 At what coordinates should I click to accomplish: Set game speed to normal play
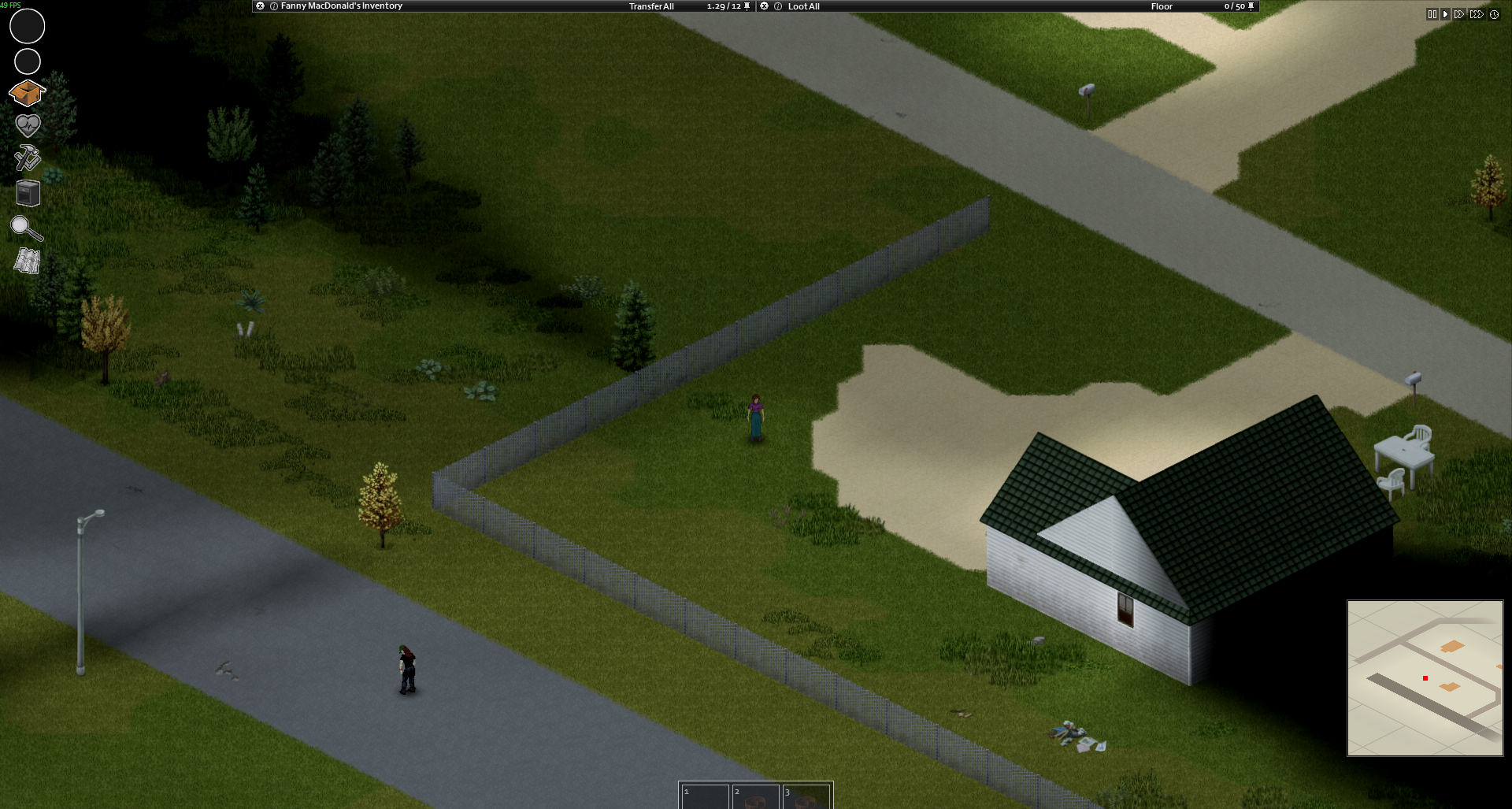[x=1445, y=14]
